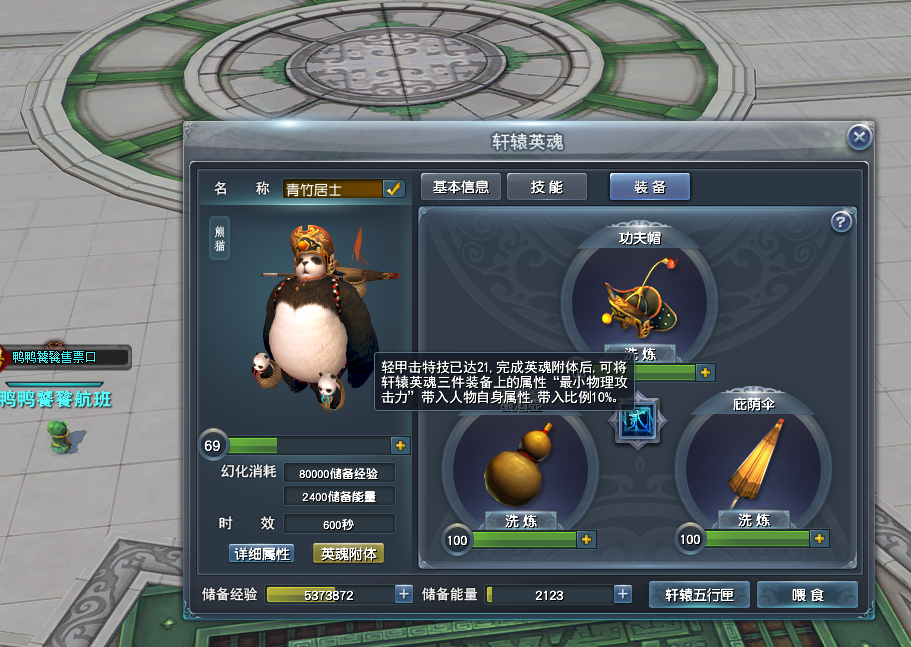The height and width of the screenshot is (647, 911).
Task: Switch to the 基本信息 tab
Action: click(460, 187)
